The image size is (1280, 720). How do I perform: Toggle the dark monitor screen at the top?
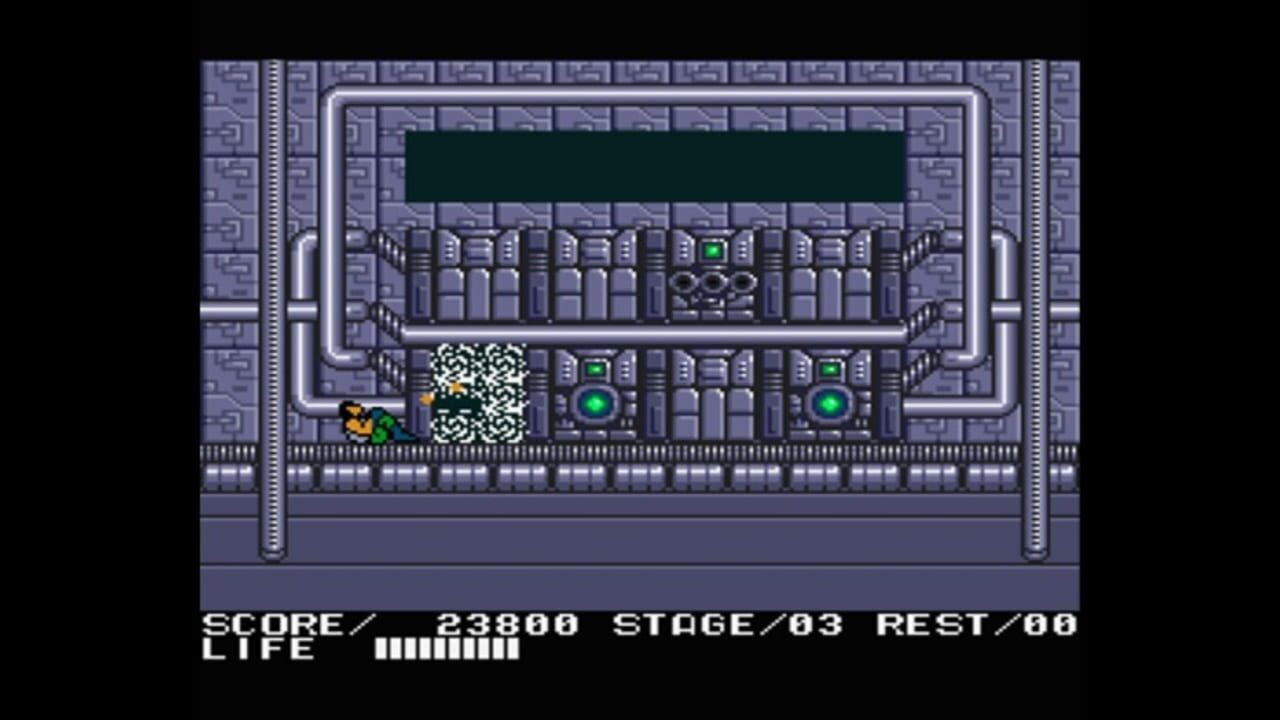pyautogui.click(x=655, y=163)
